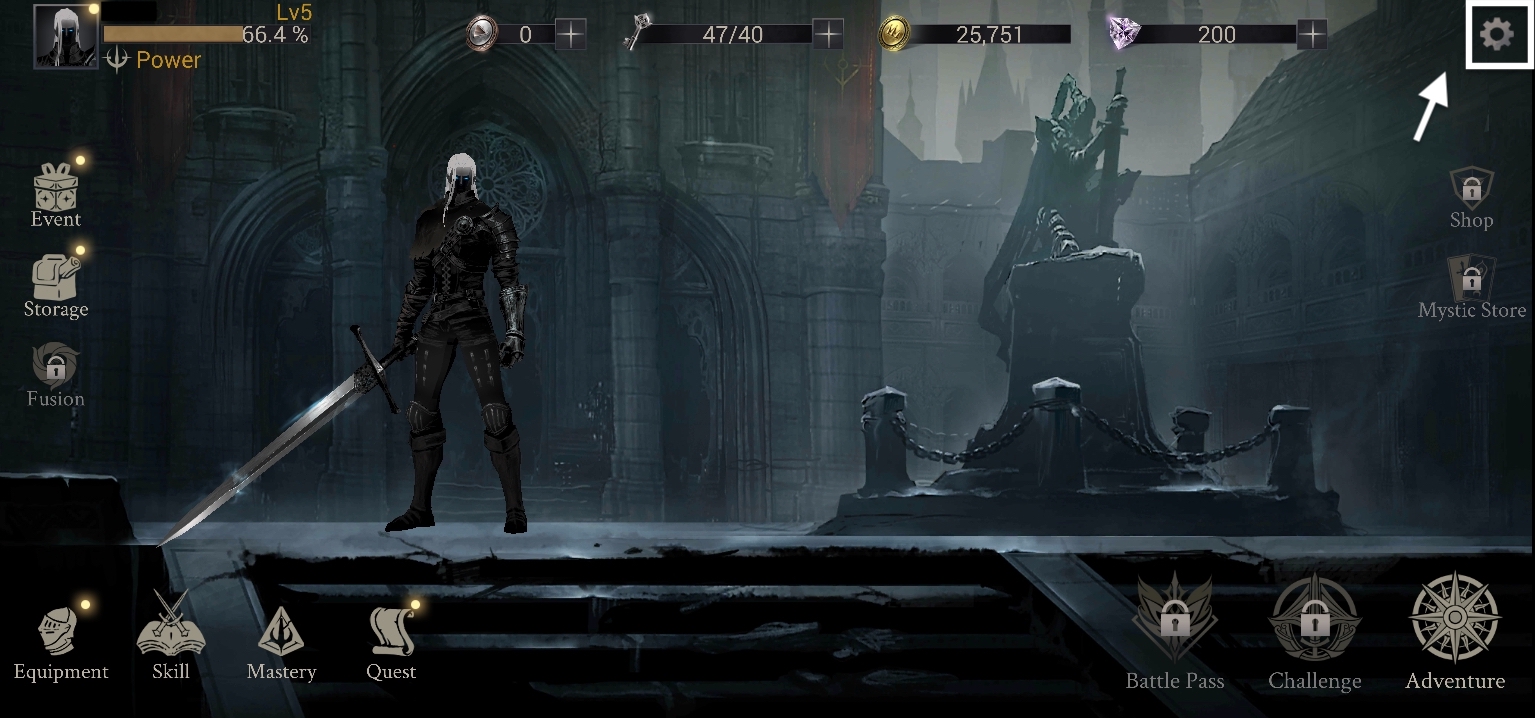Image resolution: width=1535 pixels, height=718 pixels.
Task: Open the locked Shop
Action: [x=1471, y=197]
